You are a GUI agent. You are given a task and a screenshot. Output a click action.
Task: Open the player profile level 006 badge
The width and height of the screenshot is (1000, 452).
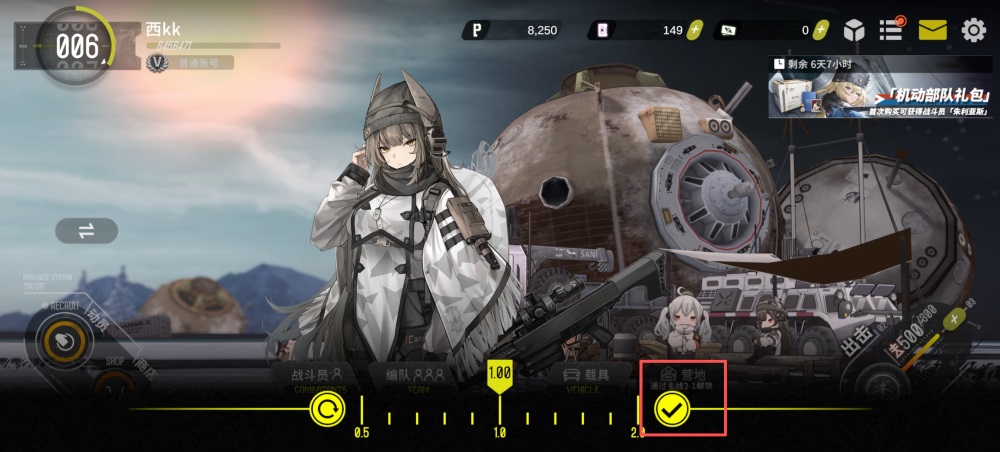point(76,46)
